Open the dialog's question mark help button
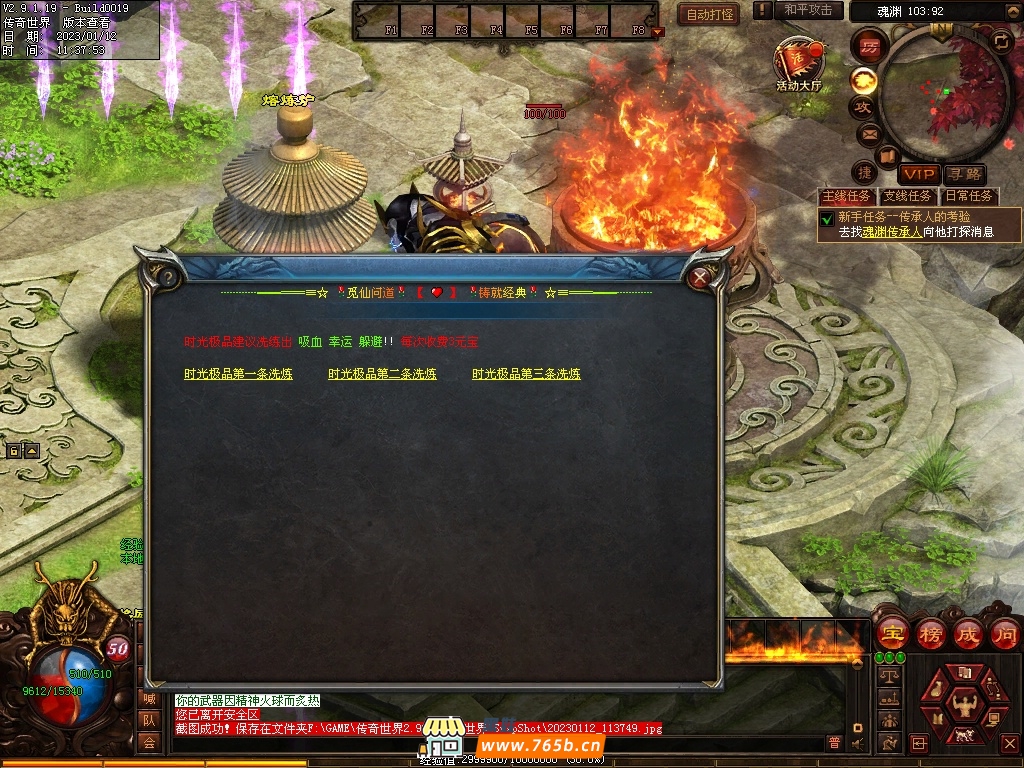1024x768 pixels. pyautogui.click(x=168, y=277)
